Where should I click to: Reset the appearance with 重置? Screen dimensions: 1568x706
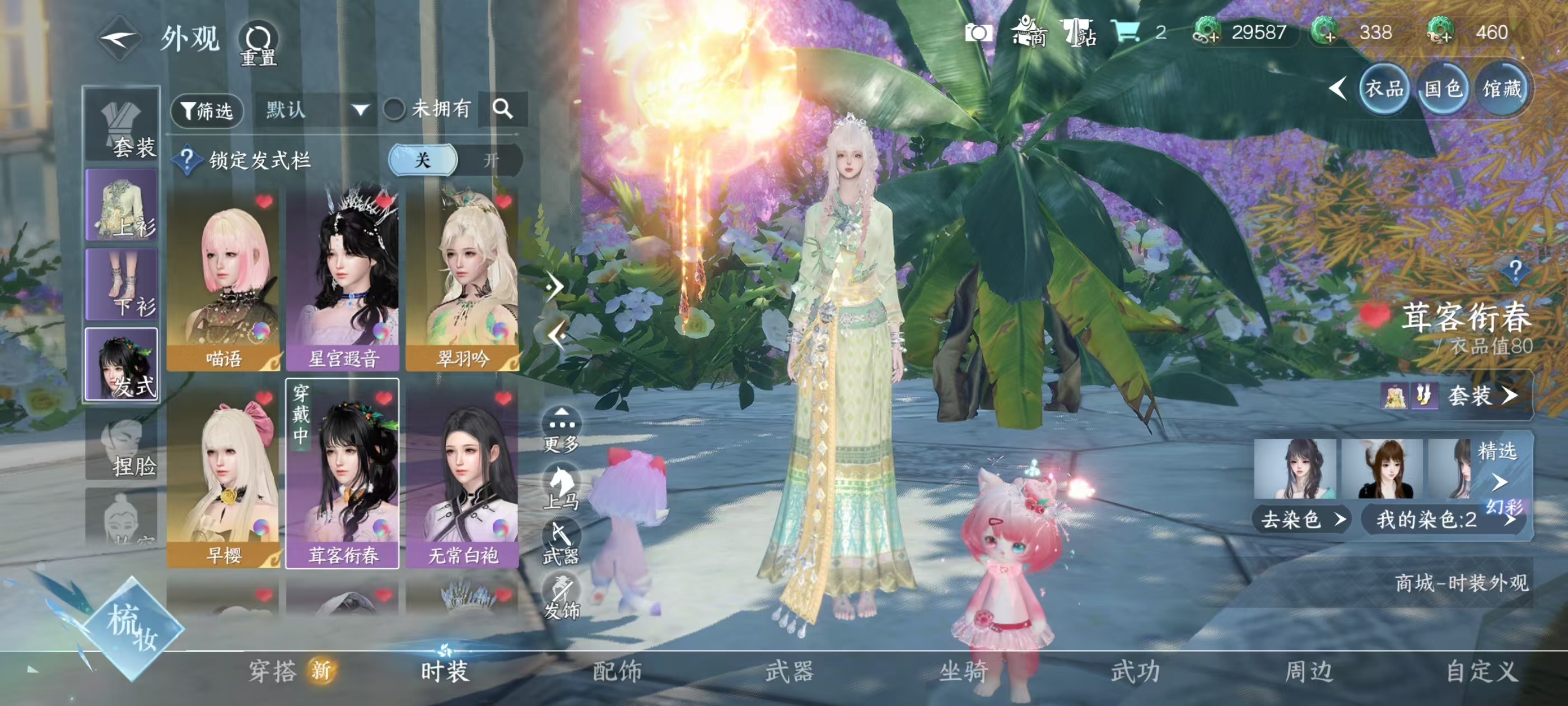[258, 44]
